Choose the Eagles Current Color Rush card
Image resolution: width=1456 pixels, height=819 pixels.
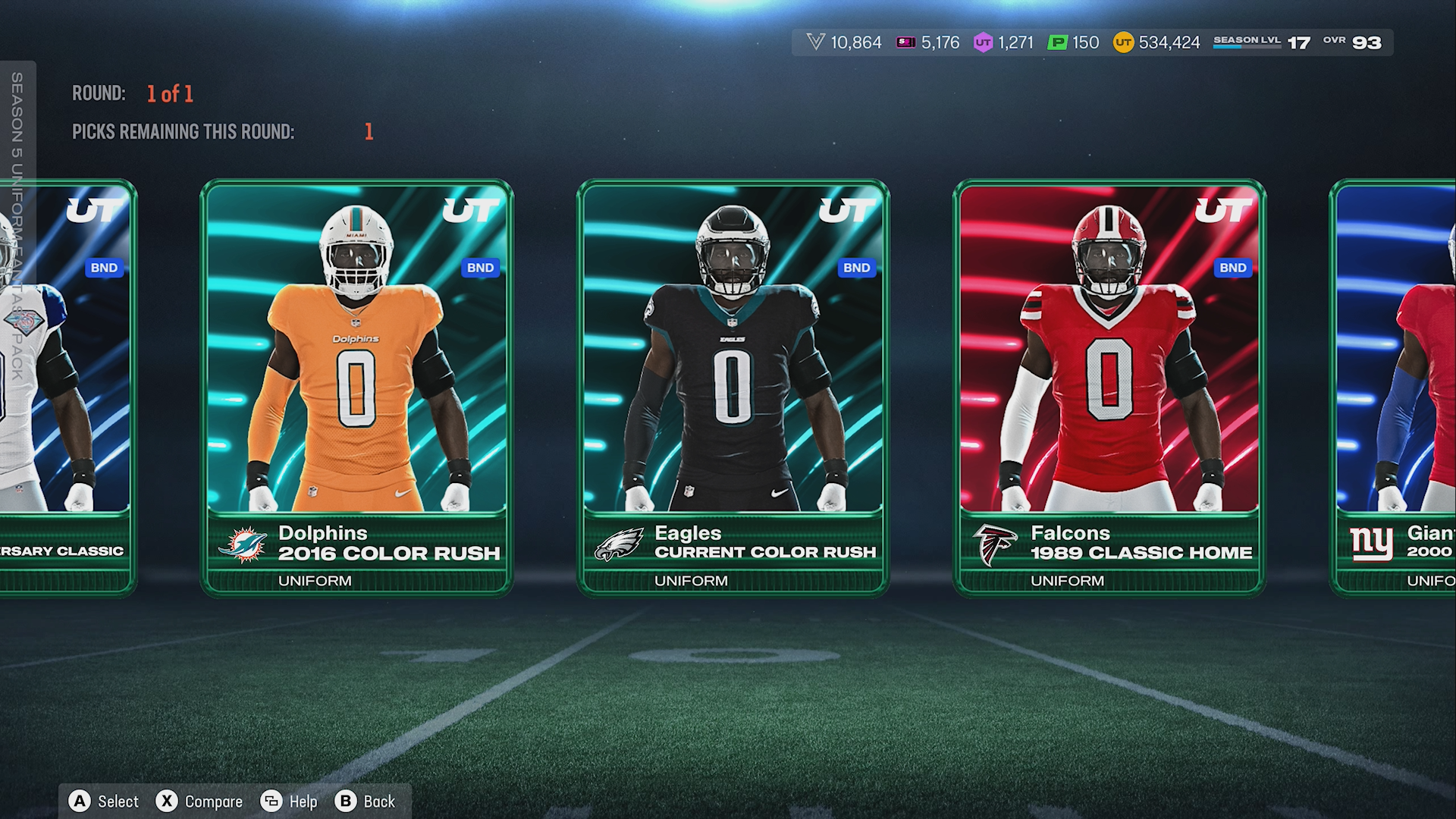click(x=733, y=387)
